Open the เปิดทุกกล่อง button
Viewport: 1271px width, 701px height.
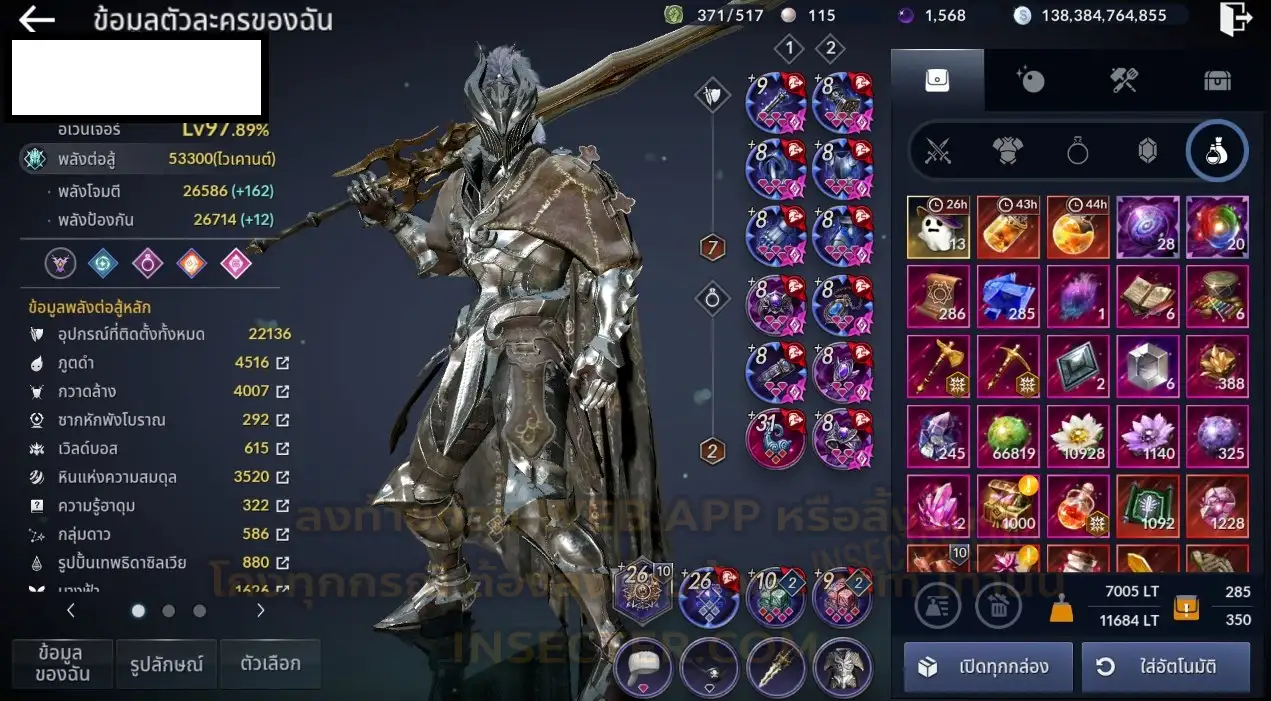tap(988, 667)
